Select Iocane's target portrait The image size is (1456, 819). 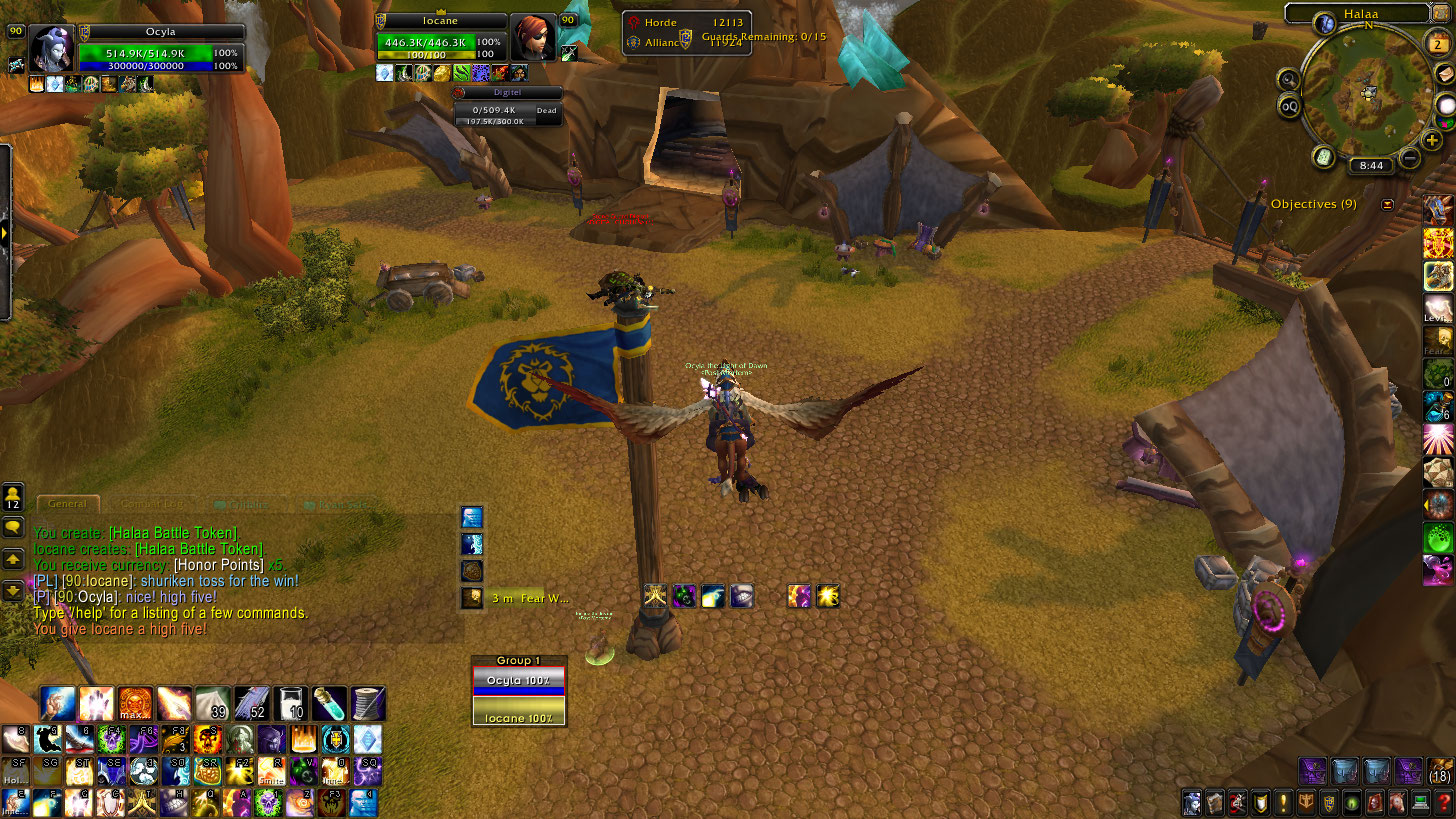click(532, 38)
